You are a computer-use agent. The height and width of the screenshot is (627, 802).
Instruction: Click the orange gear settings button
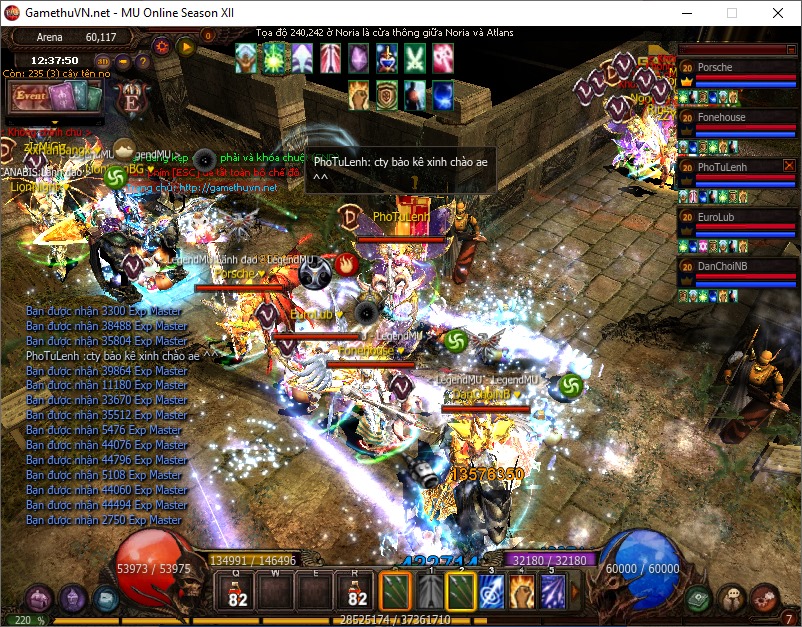[162, 46]
